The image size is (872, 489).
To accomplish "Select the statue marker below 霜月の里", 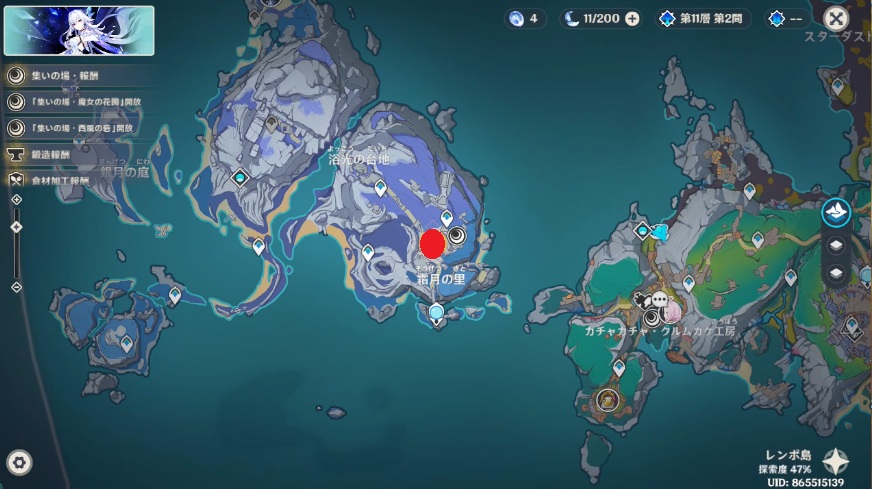I will 436,314.
